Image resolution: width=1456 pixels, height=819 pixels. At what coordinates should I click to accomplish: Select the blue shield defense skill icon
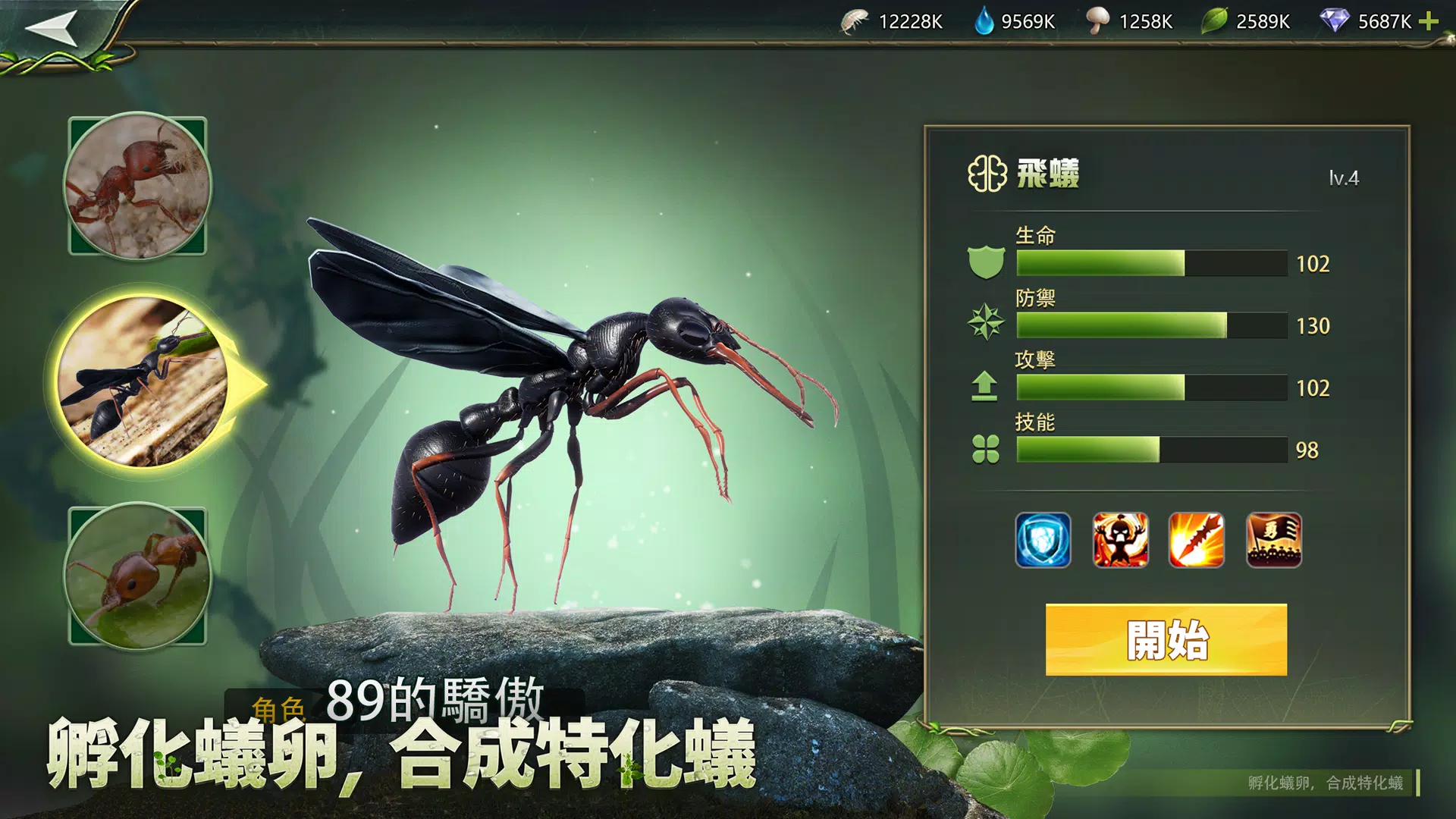click(x=1044, y=539)
